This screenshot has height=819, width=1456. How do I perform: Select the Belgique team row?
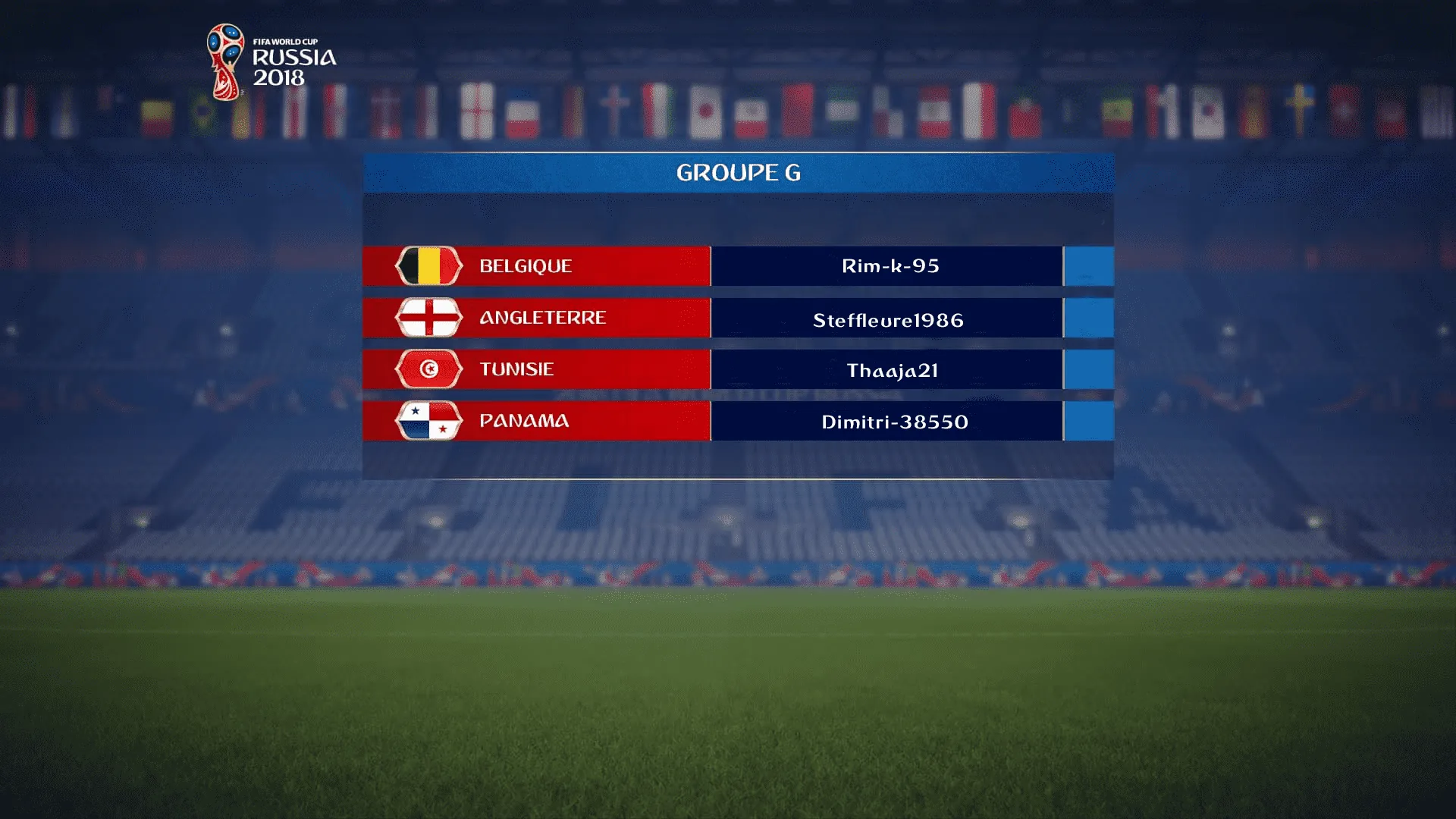[536, 266]
